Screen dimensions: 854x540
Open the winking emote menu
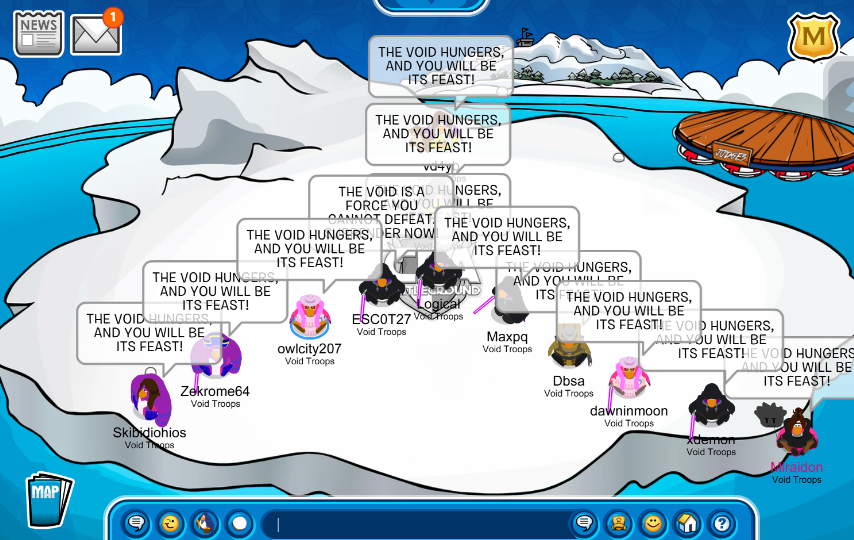[x=170, y=523]
